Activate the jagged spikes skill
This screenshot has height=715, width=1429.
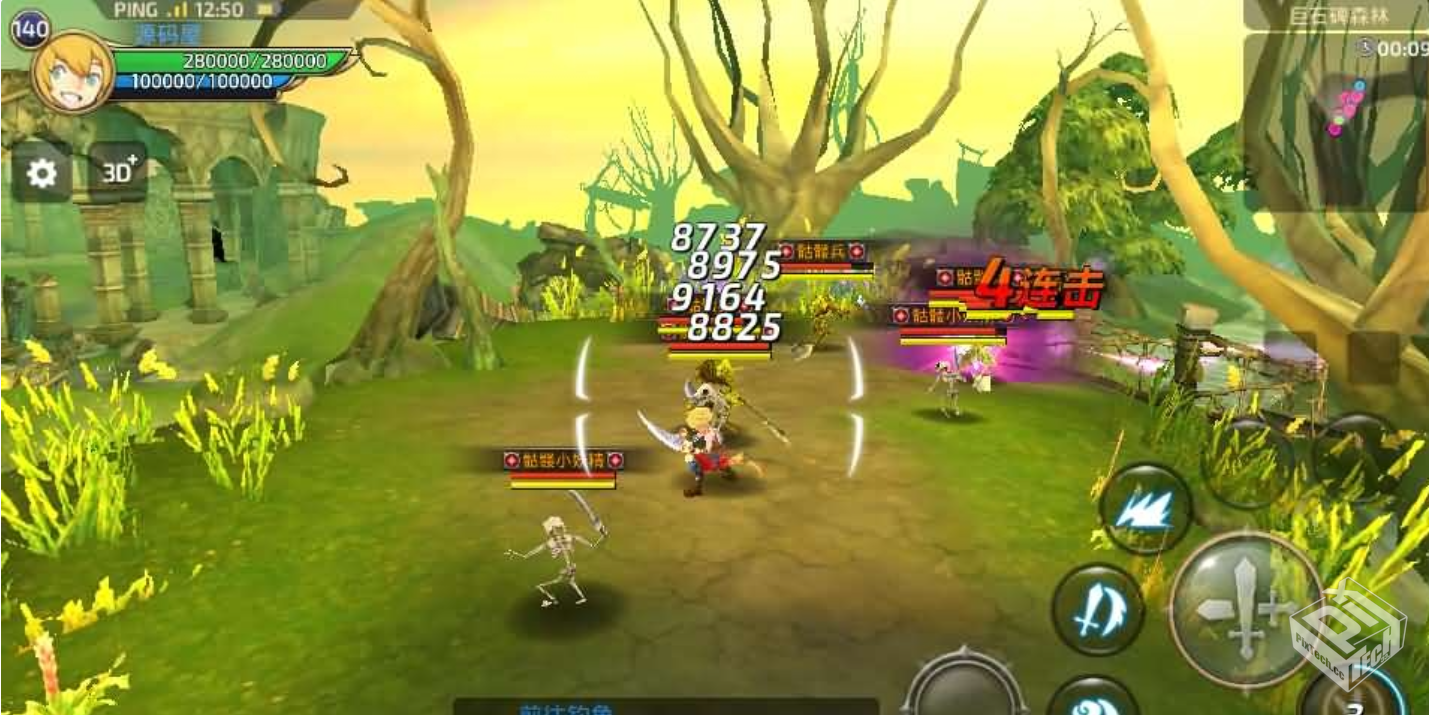point(1145,509)
